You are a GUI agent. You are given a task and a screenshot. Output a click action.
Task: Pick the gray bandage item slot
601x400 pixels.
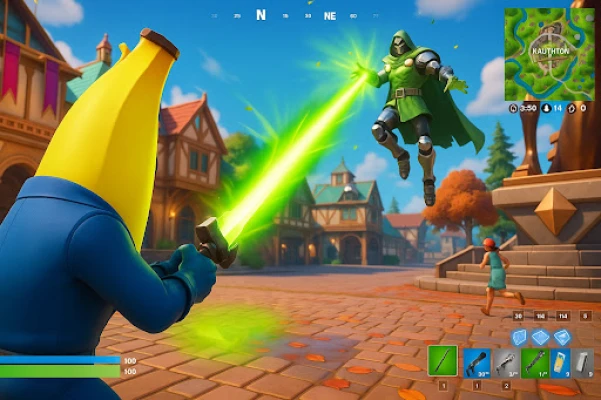(x=584, y=361)
